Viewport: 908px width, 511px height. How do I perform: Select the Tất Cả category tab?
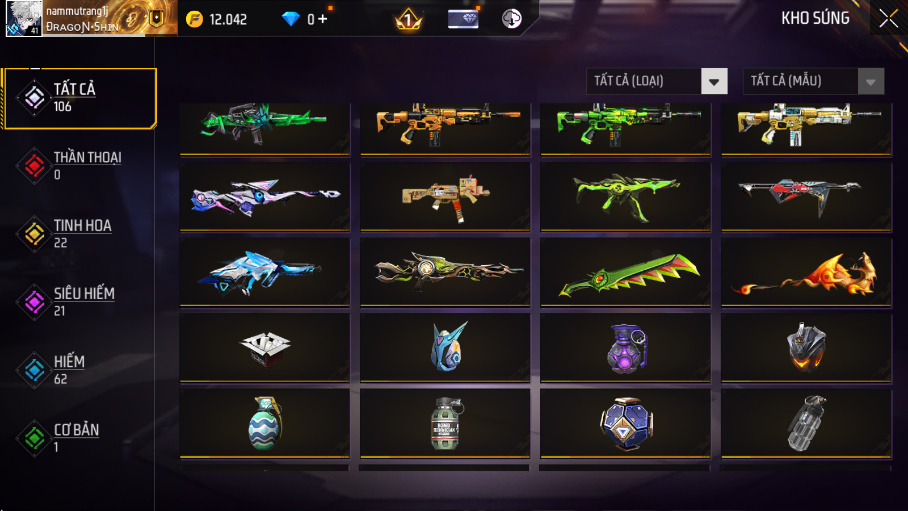pyautogui.click(x=80, y=98)
